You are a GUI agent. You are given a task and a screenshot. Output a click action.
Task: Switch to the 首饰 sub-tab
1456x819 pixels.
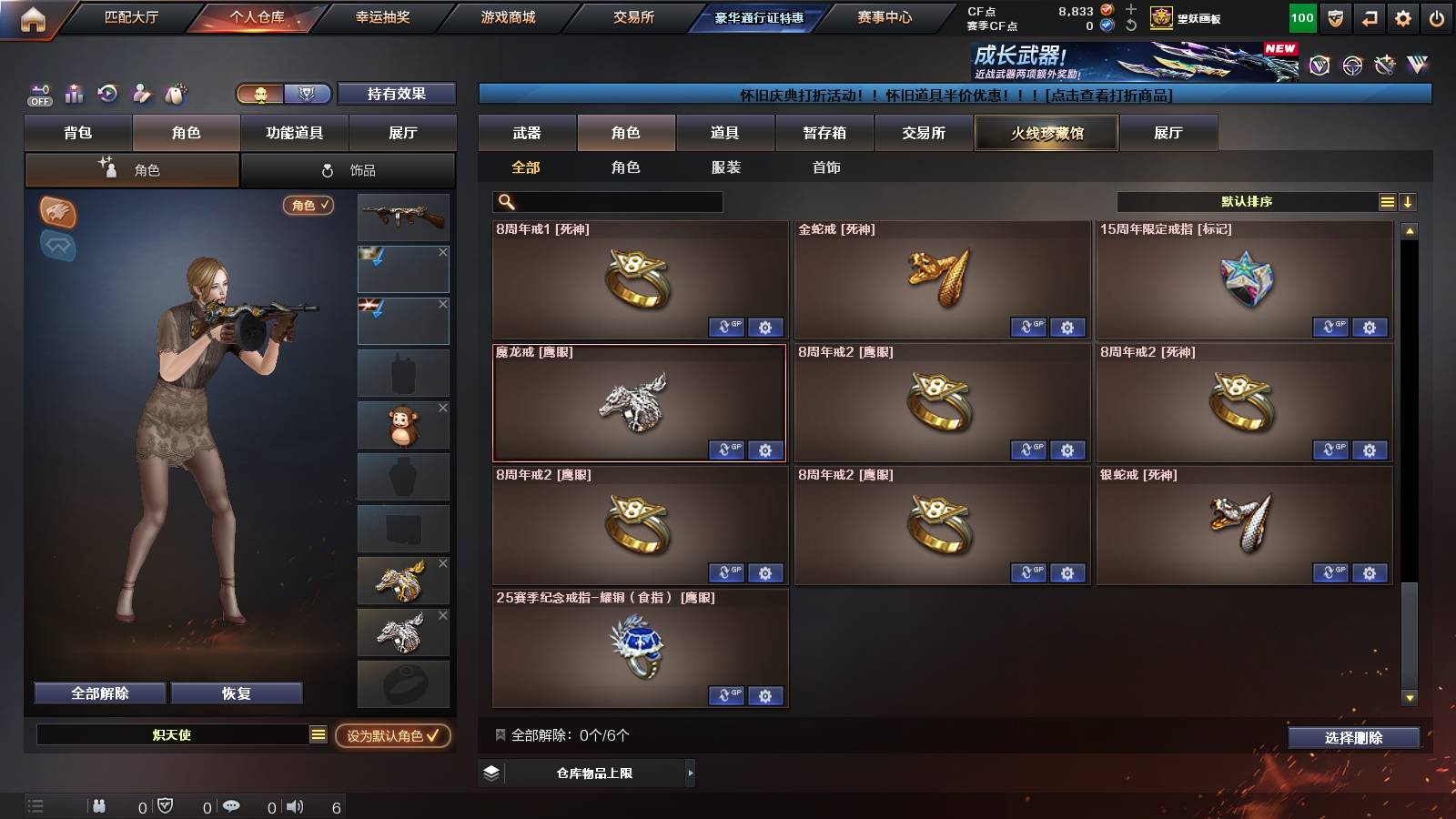(x=825, y=167)
